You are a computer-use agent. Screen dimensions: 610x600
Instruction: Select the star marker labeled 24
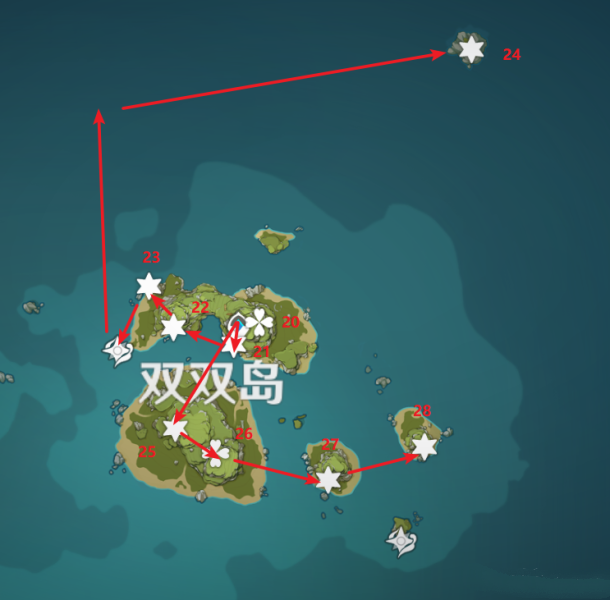click(471, 49)
